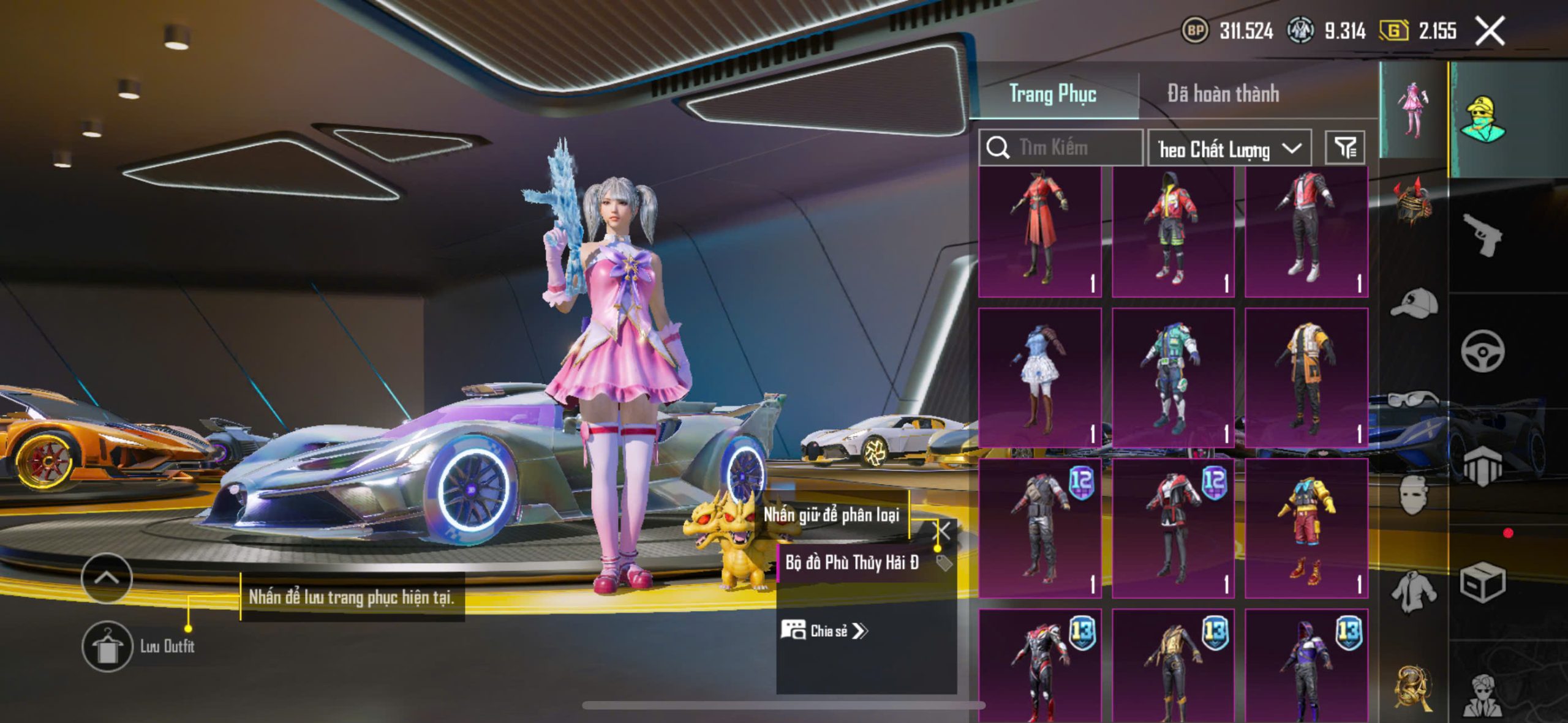Select the orange and black jacket outfit

1306,377
